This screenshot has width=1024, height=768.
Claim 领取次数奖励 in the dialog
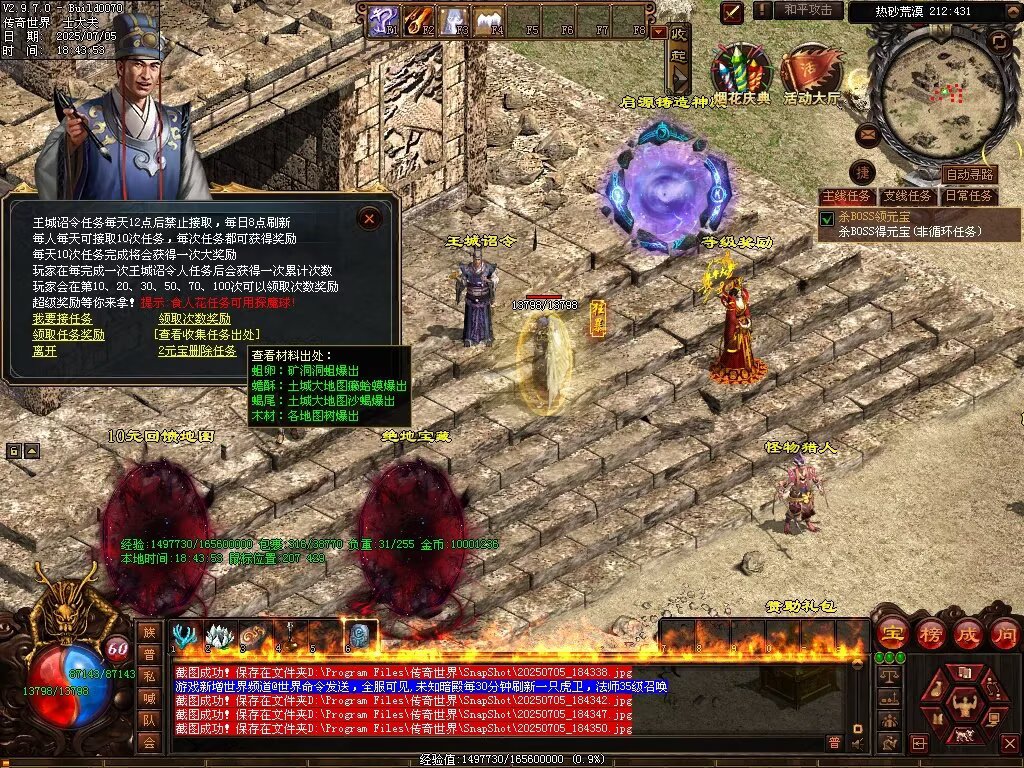[194, 318]
